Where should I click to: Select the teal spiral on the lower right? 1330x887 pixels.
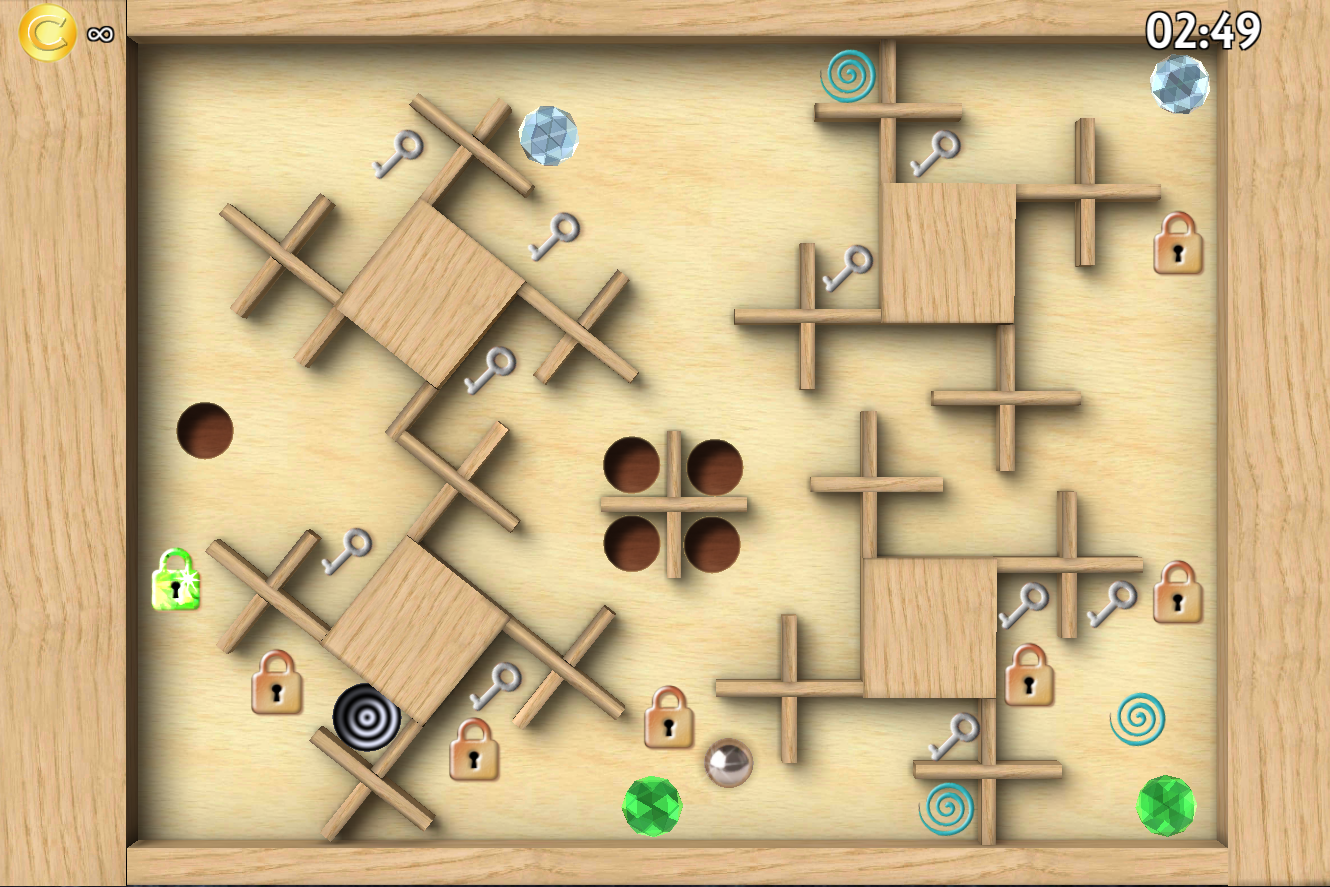1140,720
